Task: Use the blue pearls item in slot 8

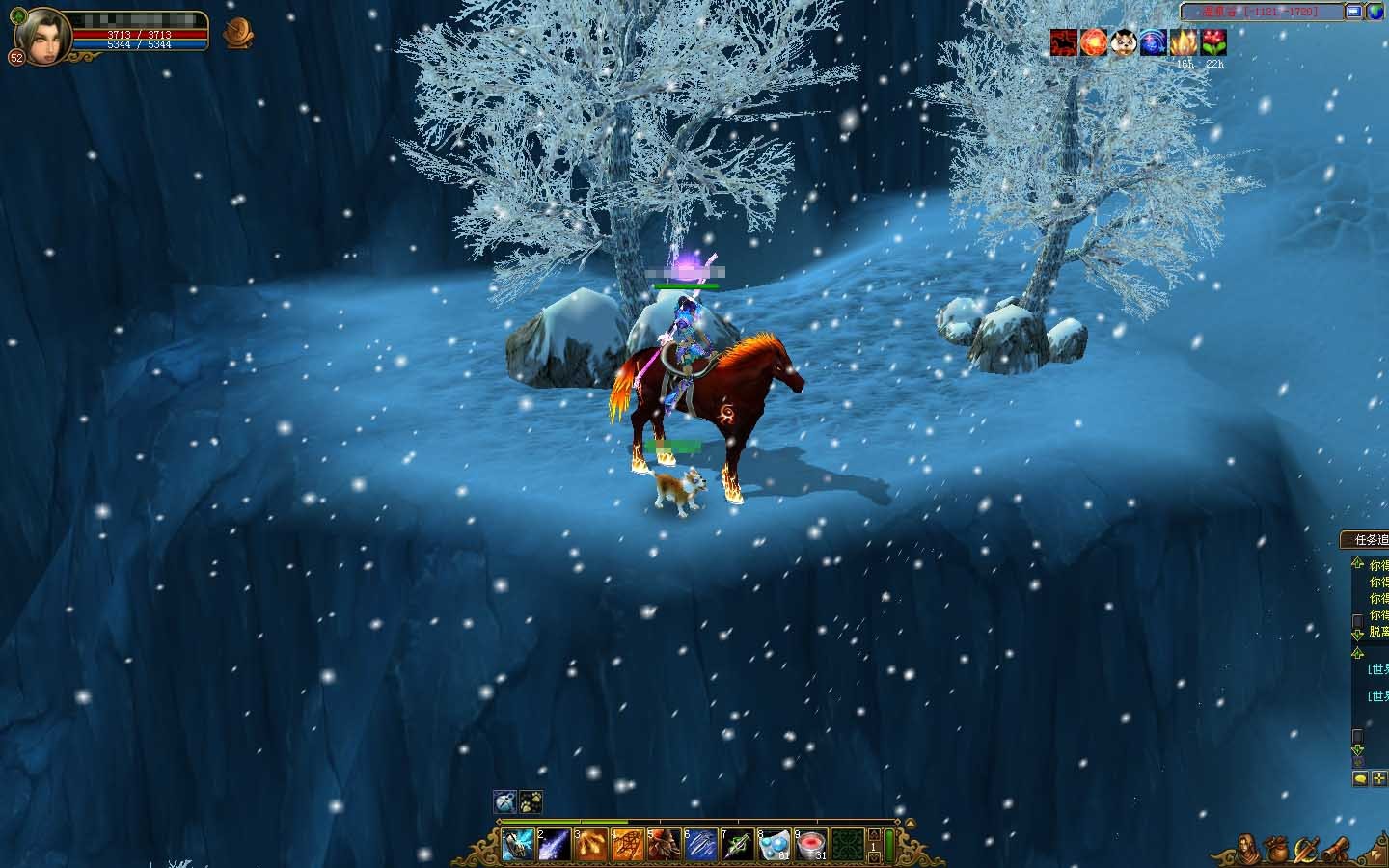Action: [x=774, y=846]
